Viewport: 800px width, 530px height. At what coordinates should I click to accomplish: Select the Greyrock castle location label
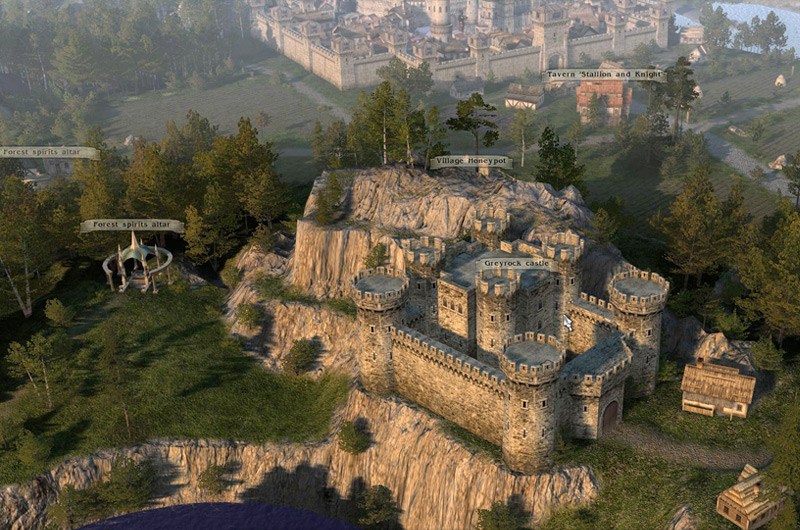point(517,265)
